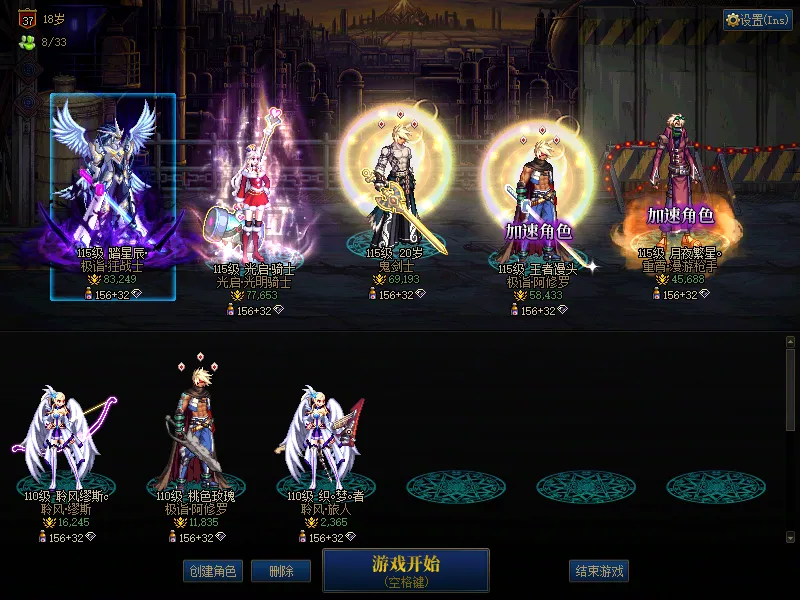Click the 结束游戏 end game button
The height and width of the screenshot is (600, 800).
pos(599,571)
